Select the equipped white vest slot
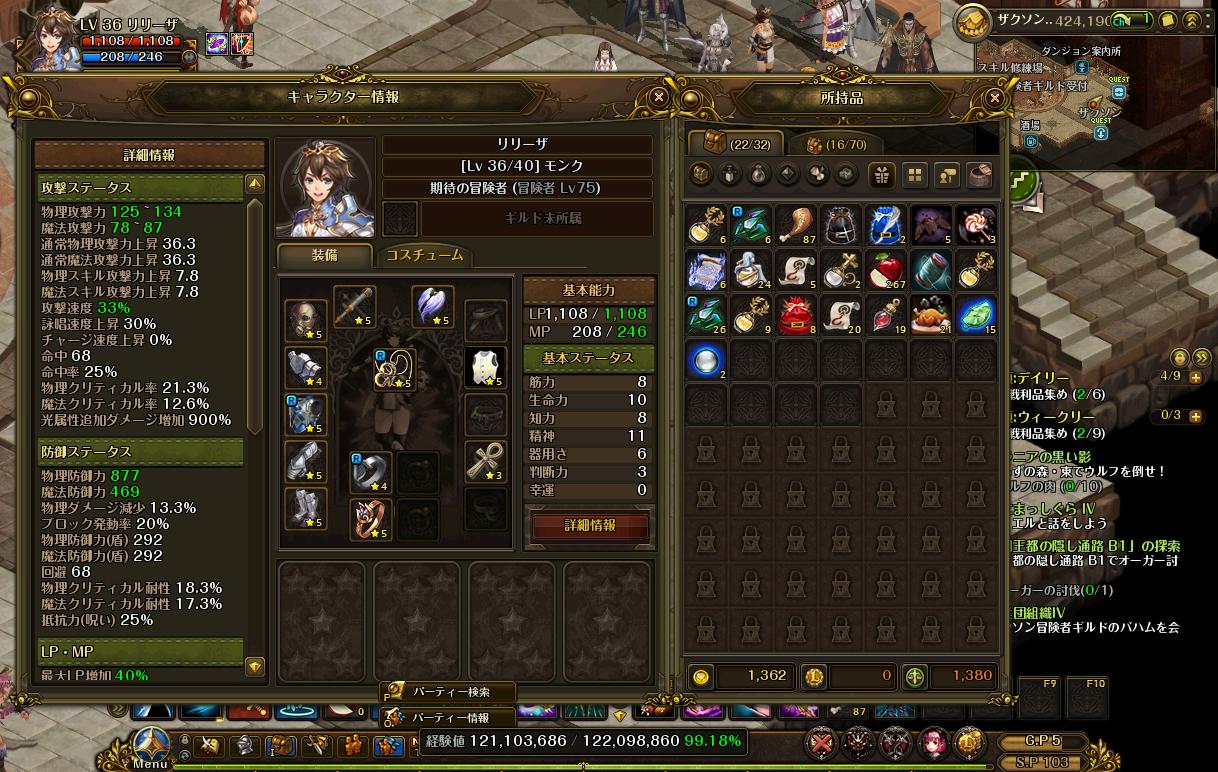The image size is (1218, 772). pos(485,368)
